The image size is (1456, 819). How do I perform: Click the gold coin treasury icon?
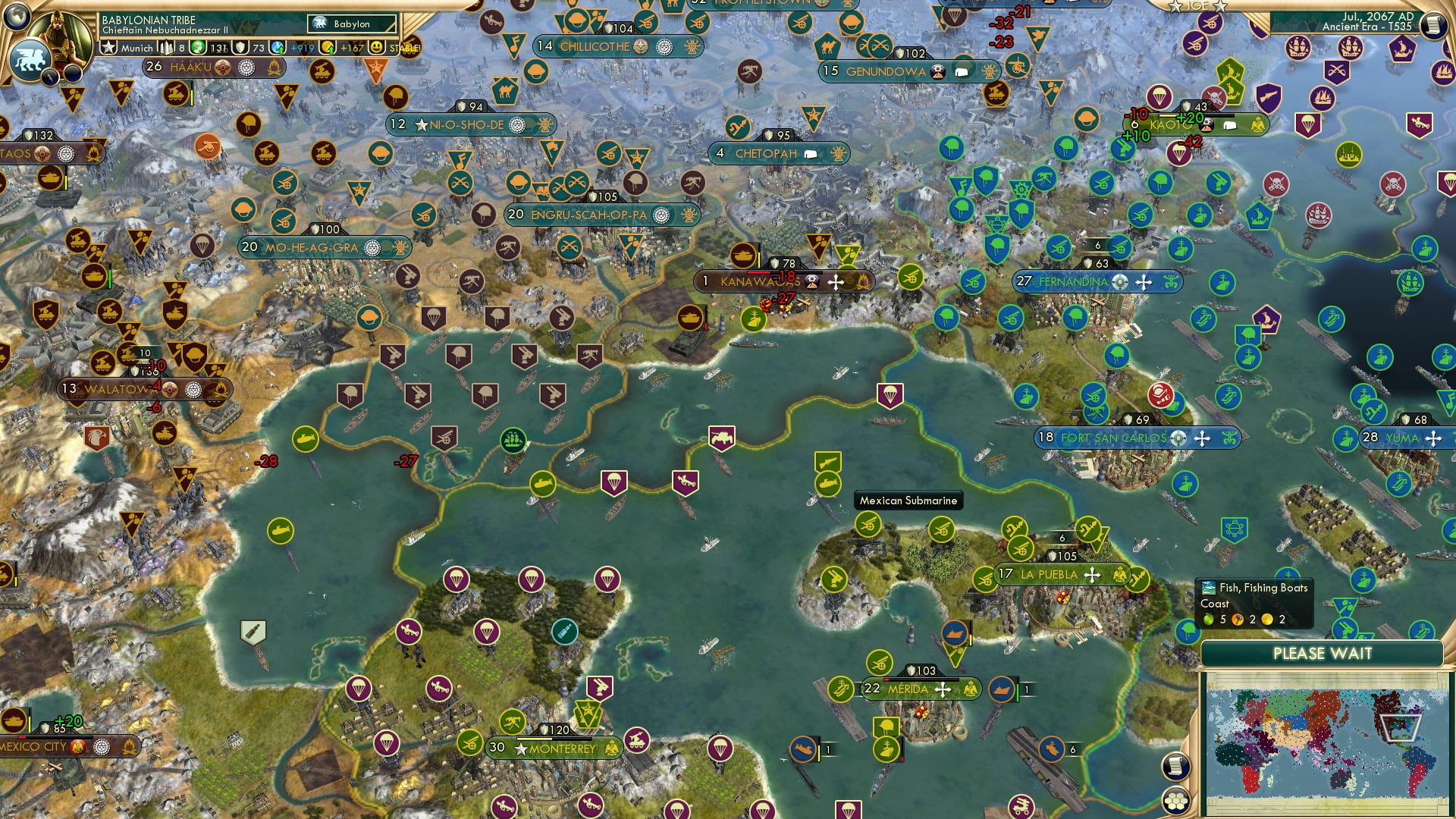click(x=328, y=48)
